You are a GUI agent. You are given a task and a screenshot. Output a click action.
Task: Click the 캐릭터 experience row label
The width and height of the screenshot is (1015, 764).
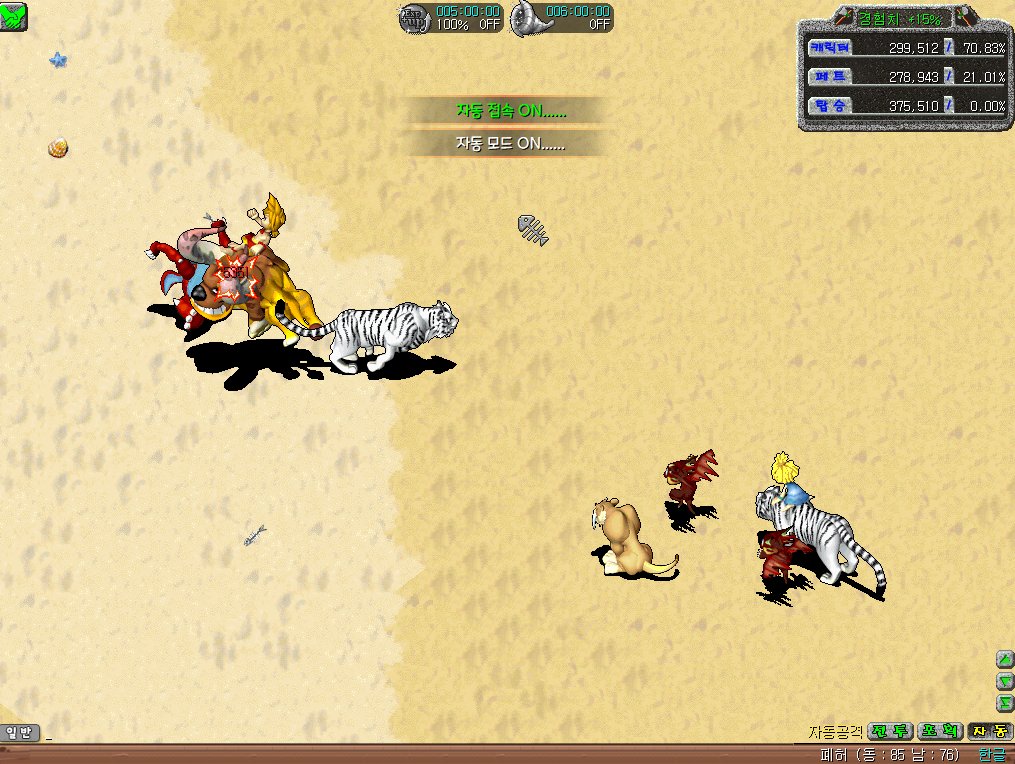click(x=828, y=48)
